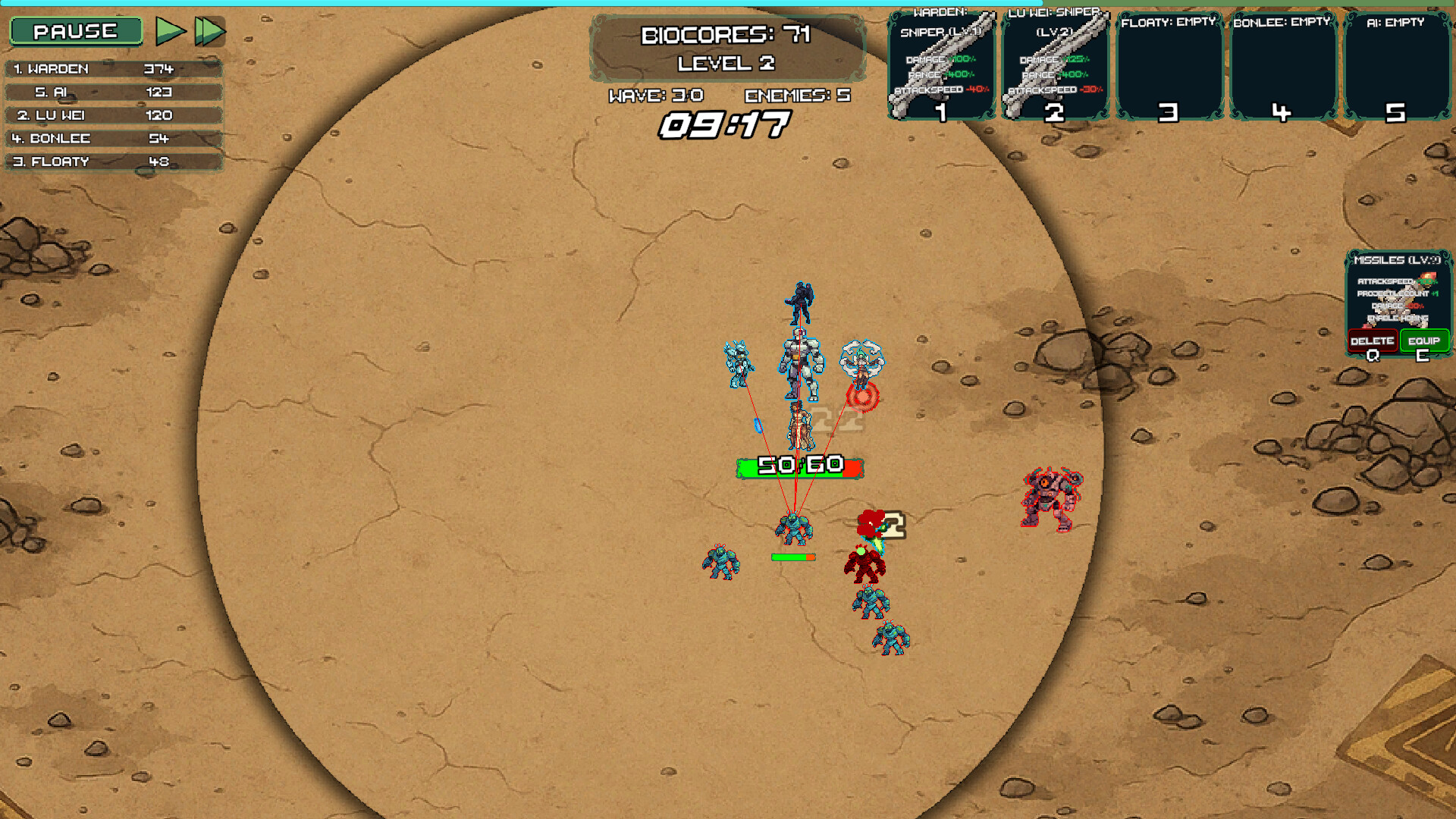Click the PAUSE button
The width and height of the screenshot is (1456, 819).
click(75, 32)
